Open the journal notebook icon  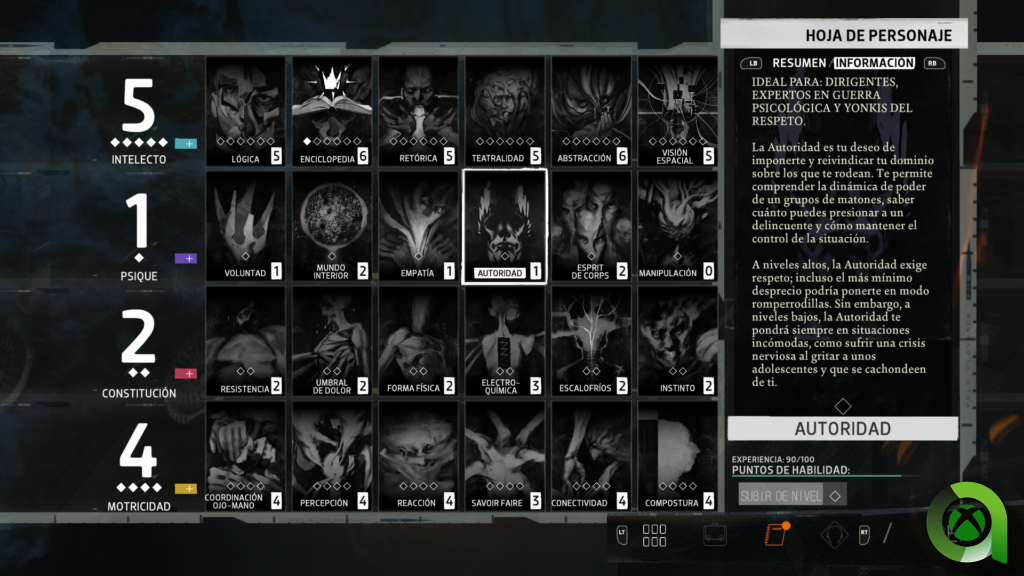[x=775, y=535]
